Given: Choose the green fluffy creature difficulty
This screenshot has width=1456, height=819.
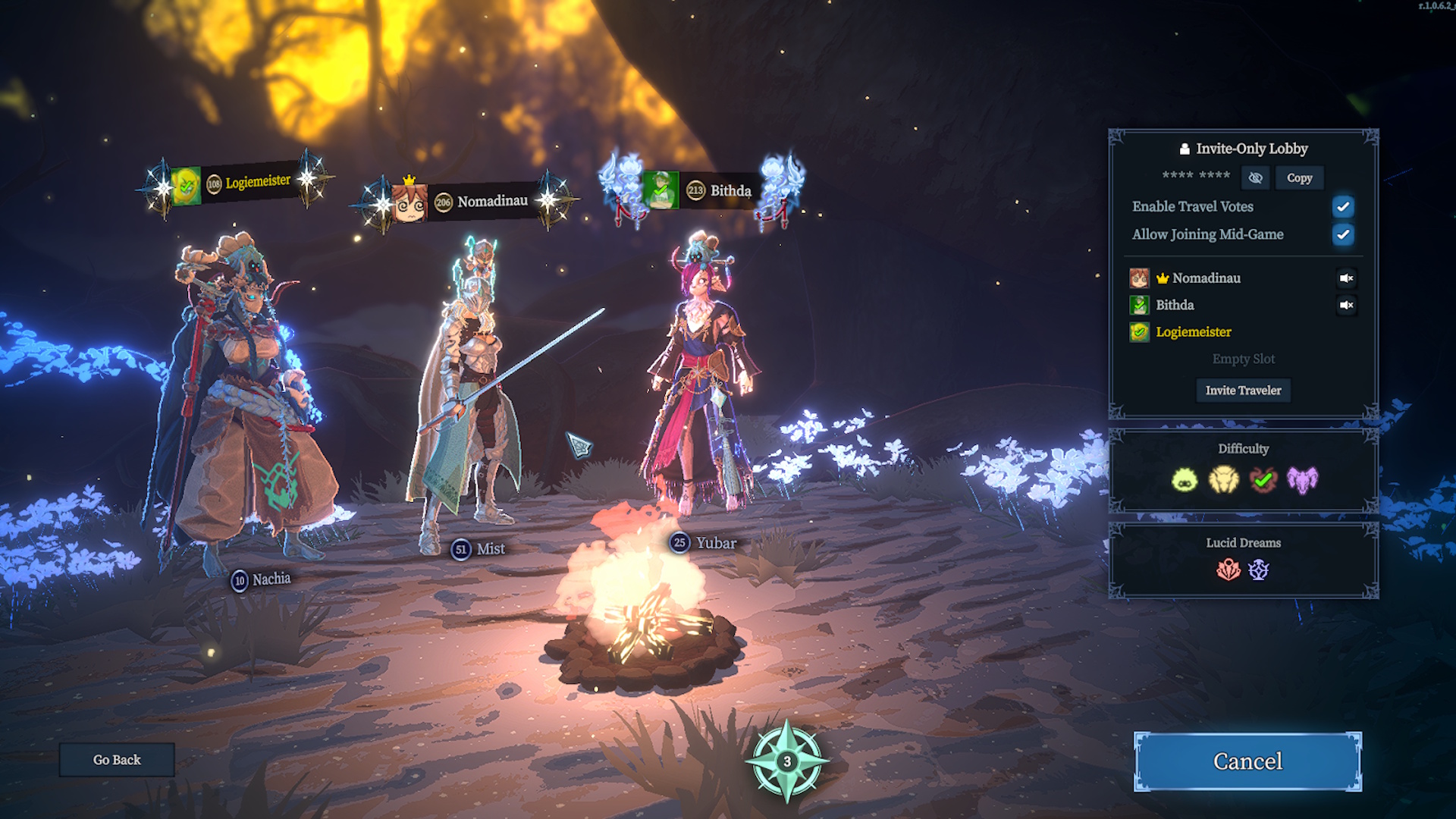Looking at the screenshot, I should 1185,479.
